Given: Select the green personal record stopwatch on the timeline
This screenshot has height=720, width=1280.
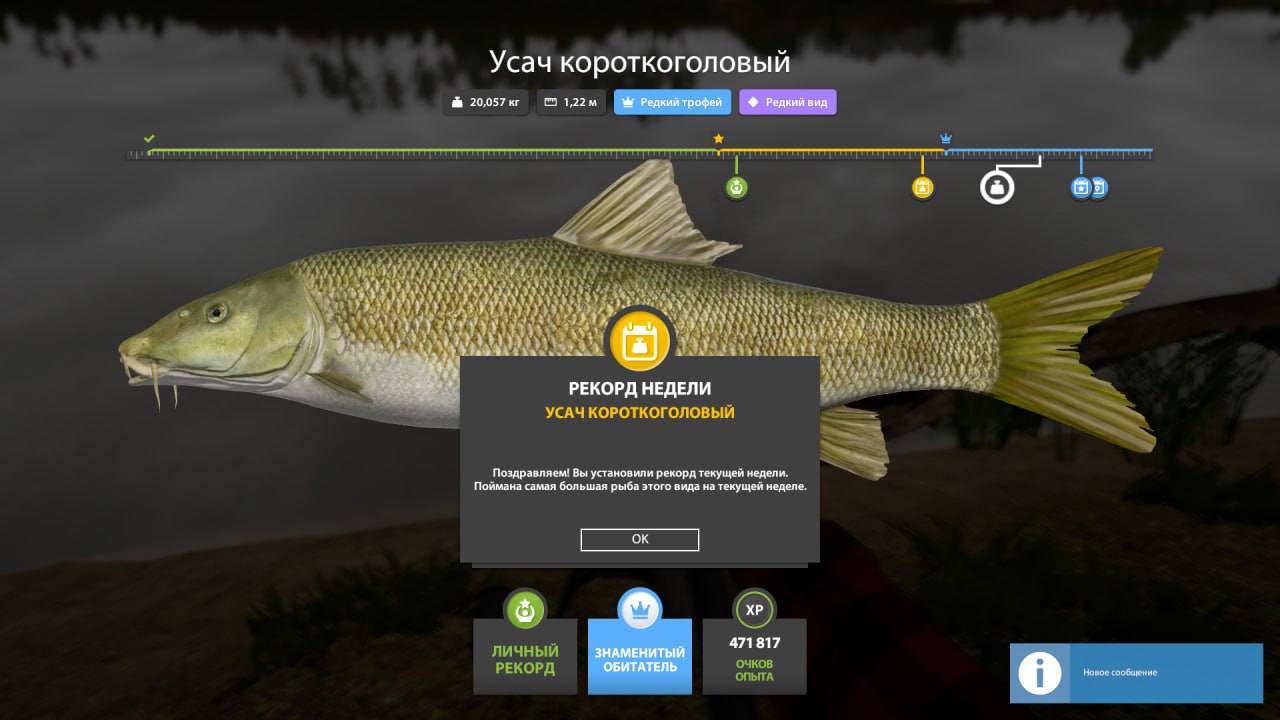Looking at the screenshot, I should [736, 186].
